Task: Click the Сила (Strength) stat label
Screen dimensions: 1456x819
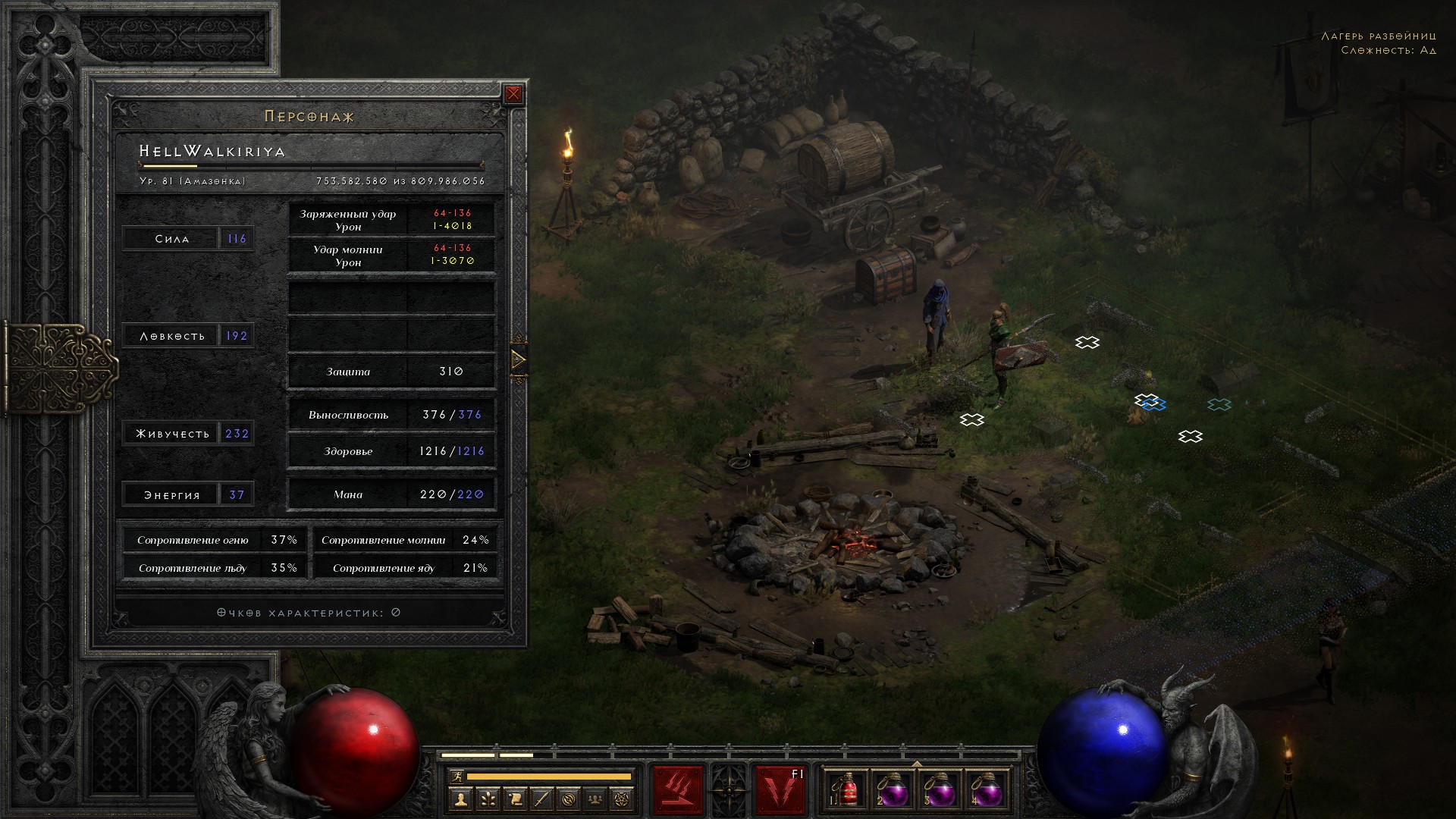Action: pos(171,239)
